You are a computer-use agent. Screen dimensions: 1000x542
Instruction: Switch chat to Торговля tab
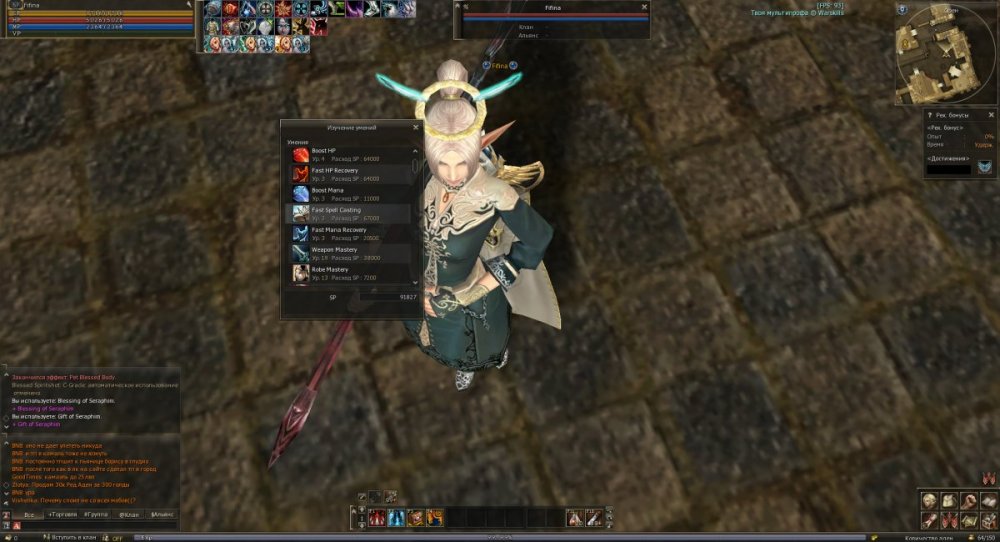point(62,514)
